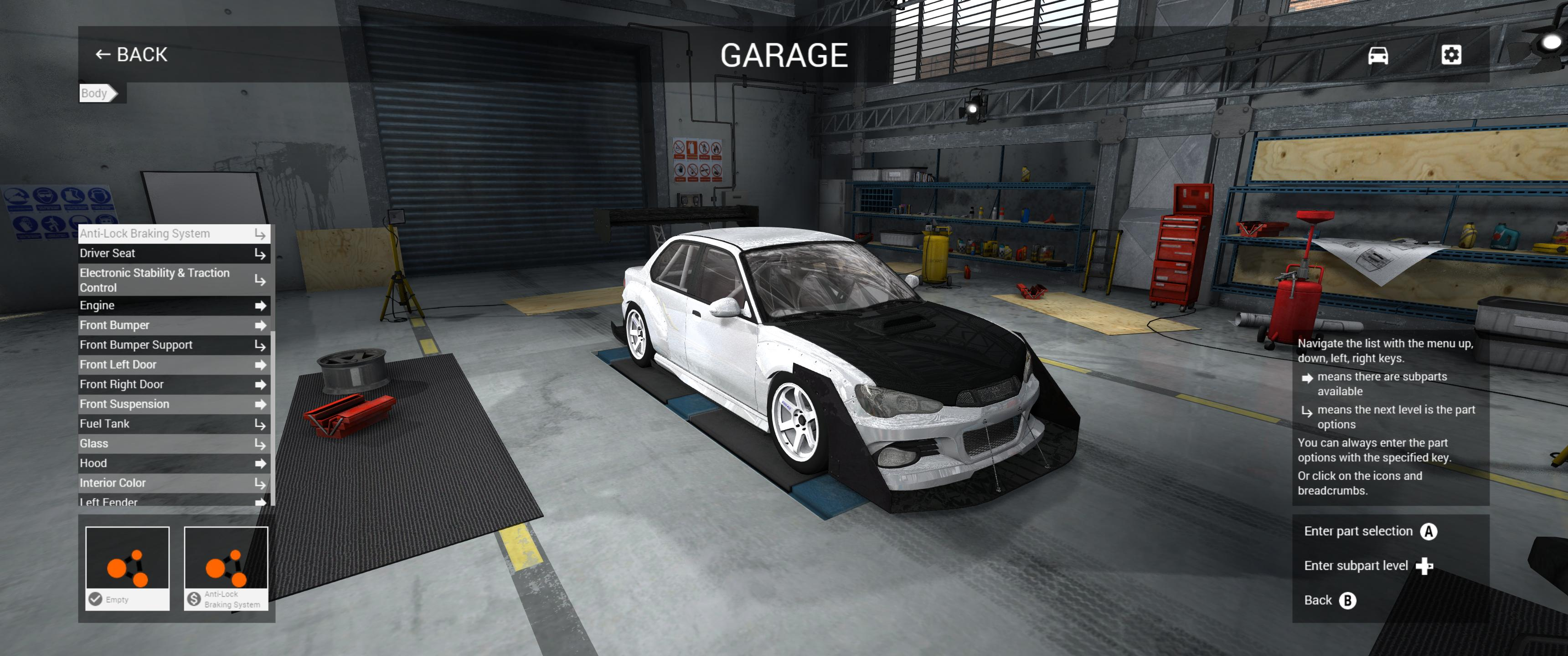Go back using the BACK button

[131, 55]
